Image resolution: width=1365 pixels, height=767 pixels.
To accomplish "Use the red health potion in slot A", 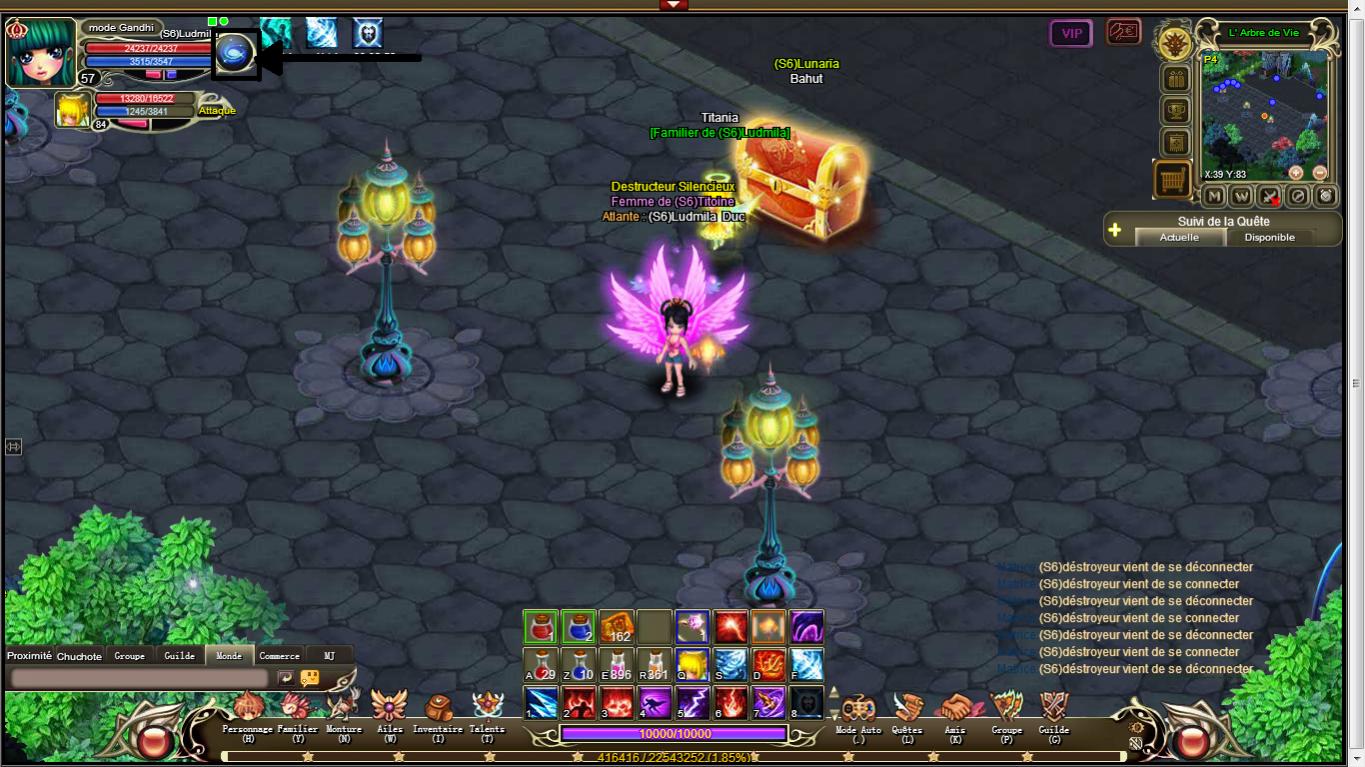I will point(541,664).
